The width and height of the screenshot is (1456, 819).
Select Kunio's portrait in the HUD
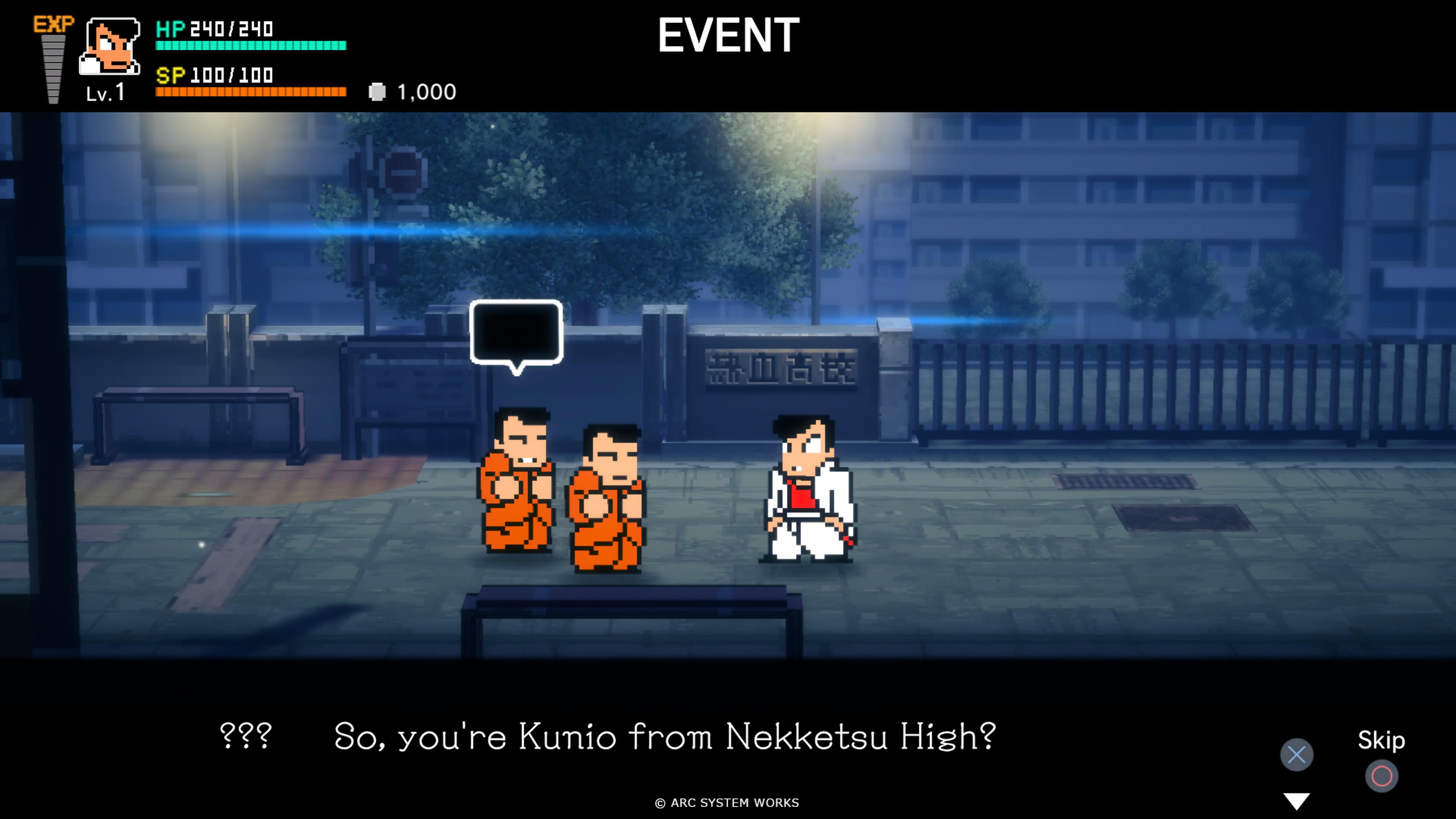pyautogui.click(x=110, y=47)
